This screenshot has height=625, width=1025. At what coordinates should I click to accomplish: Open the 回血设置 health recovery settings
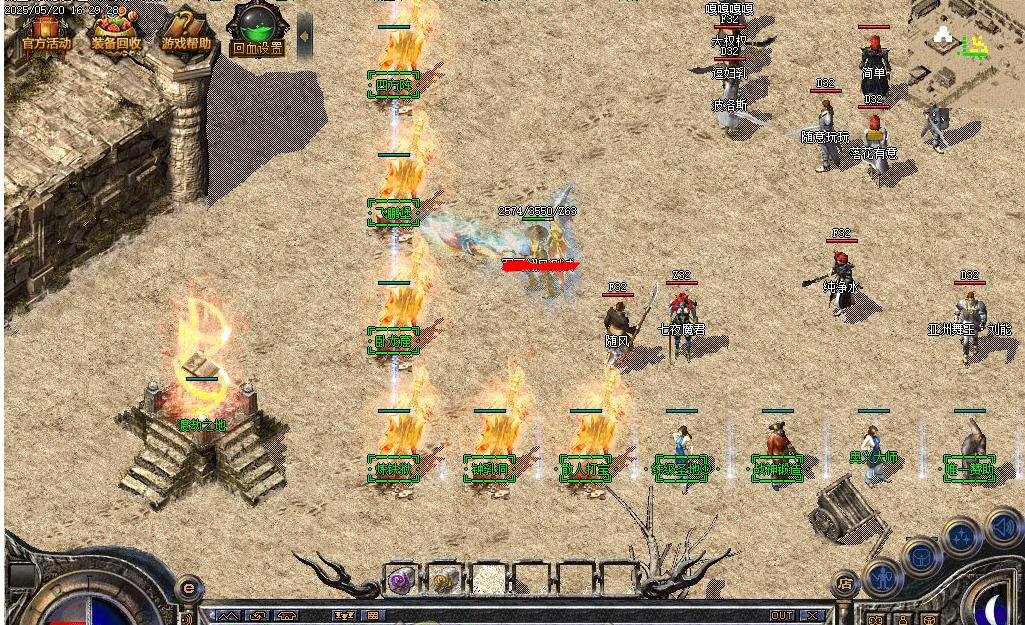[256, 31]
